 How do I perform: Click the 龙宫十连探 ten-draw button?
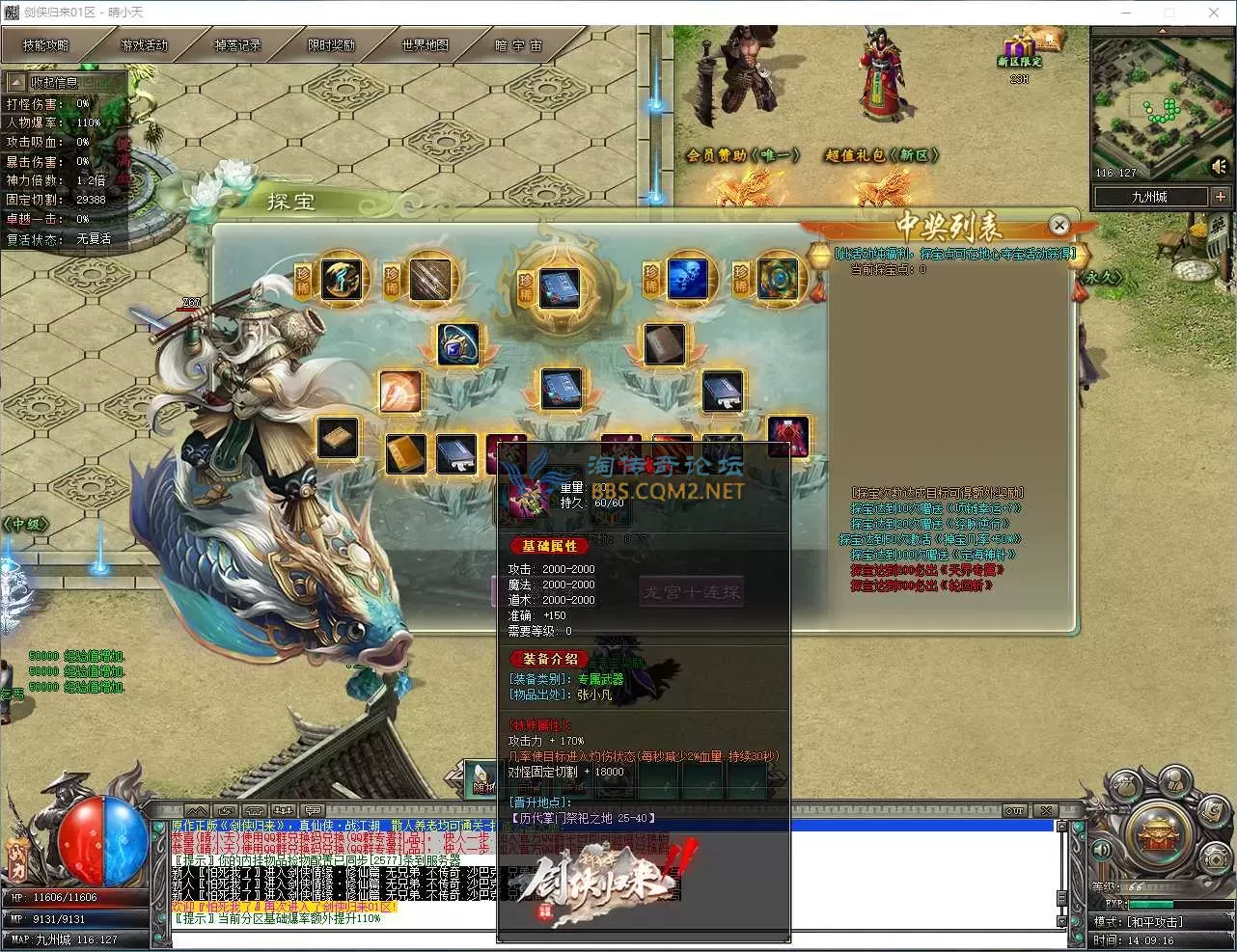tap(691, 591)
